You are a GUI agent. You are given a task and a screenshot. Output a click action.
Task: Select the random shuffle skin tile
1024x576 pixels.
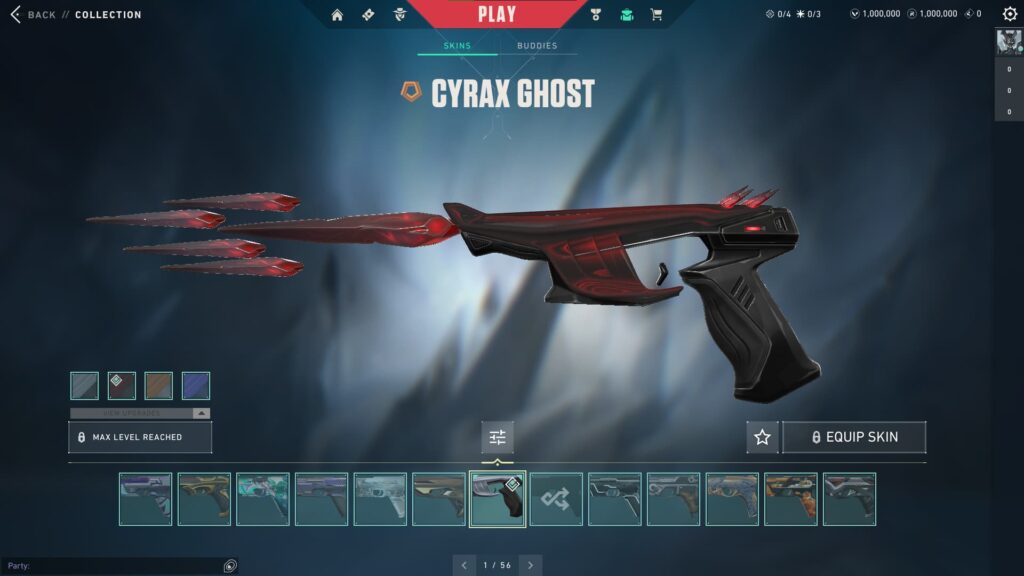click(556, 499)
